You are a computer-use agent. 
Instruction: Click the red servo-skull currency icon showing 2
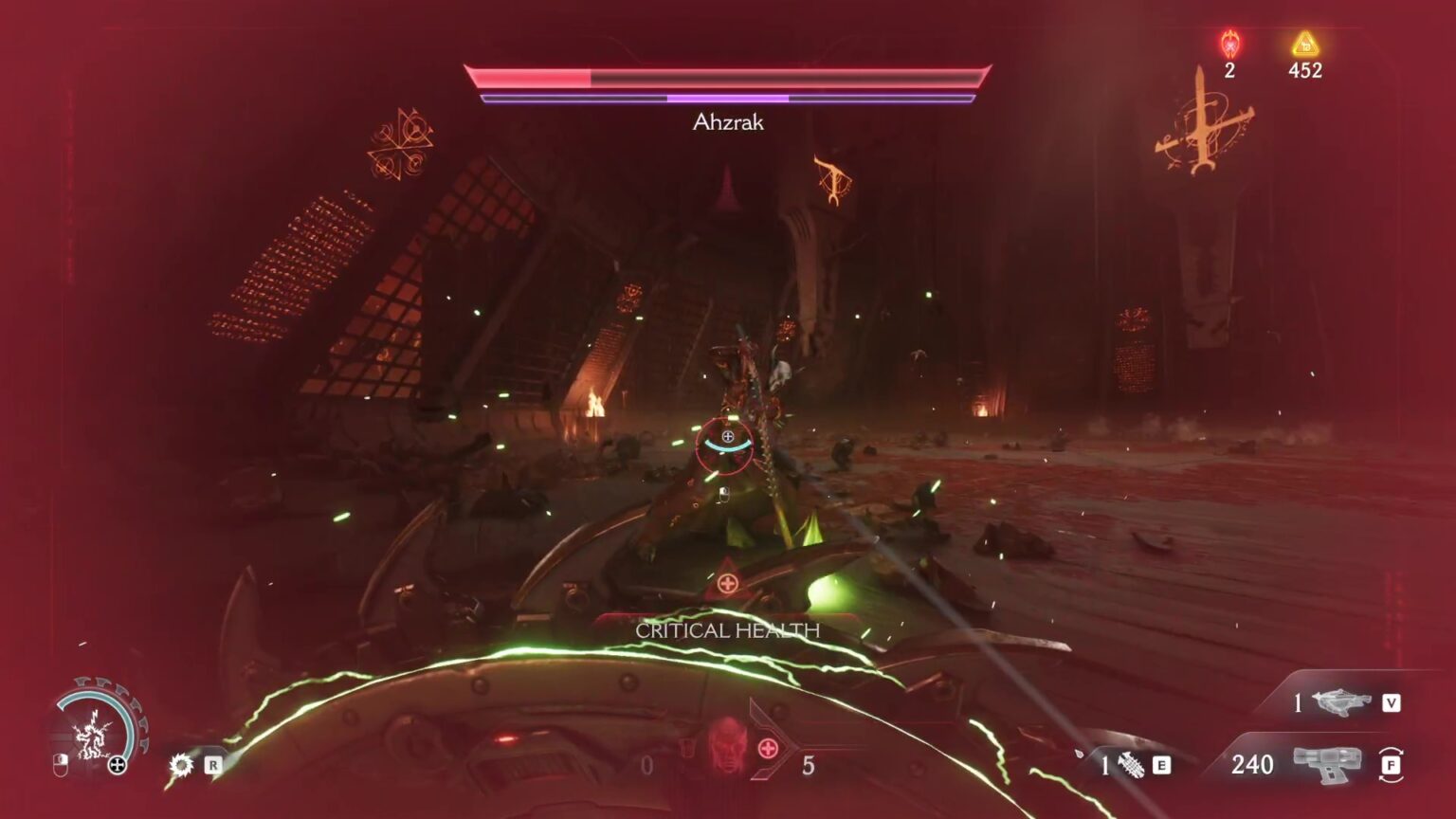(1231, 42)
